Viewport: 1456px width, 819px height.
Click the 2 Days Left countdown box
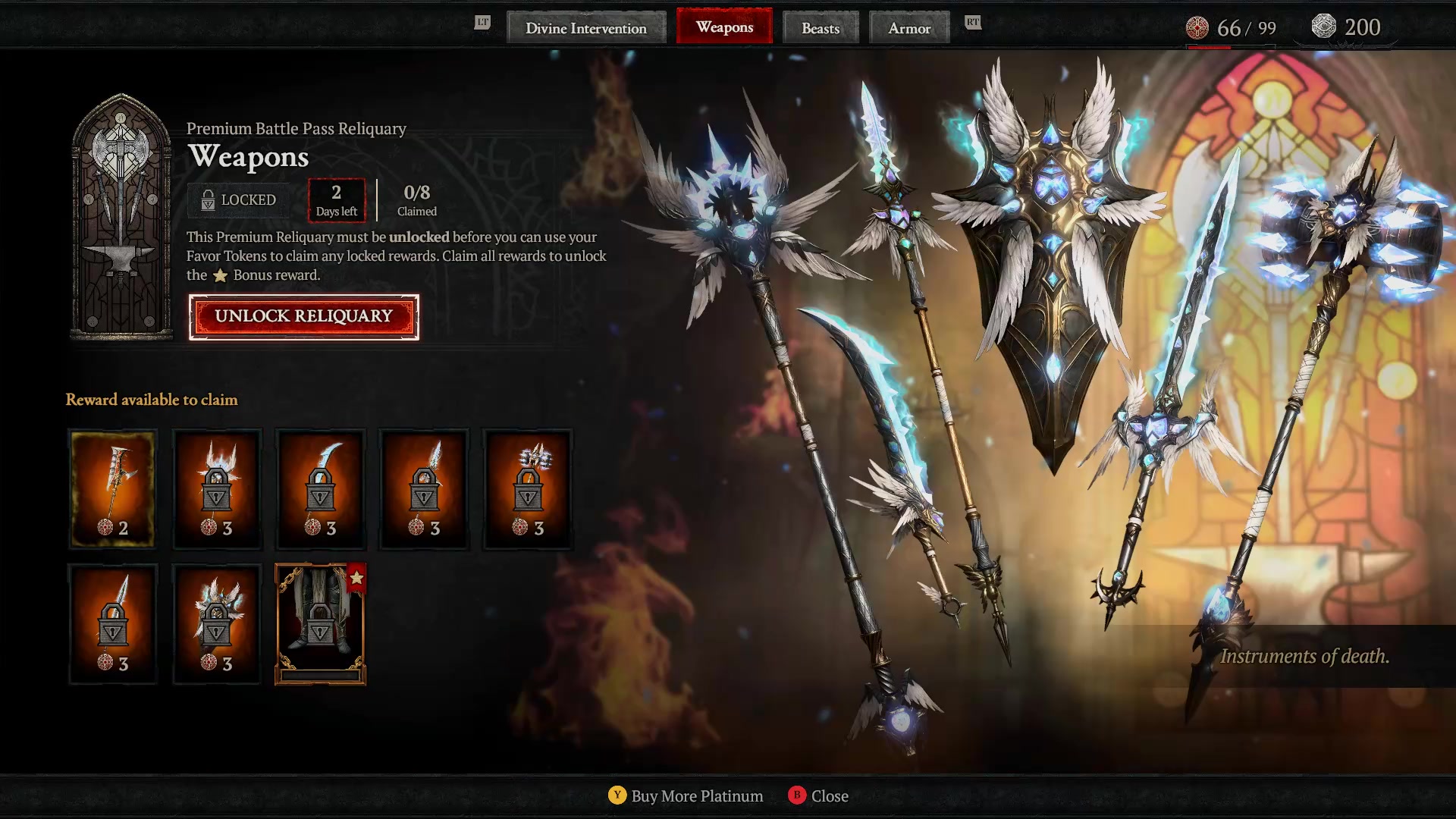point(336,200)
